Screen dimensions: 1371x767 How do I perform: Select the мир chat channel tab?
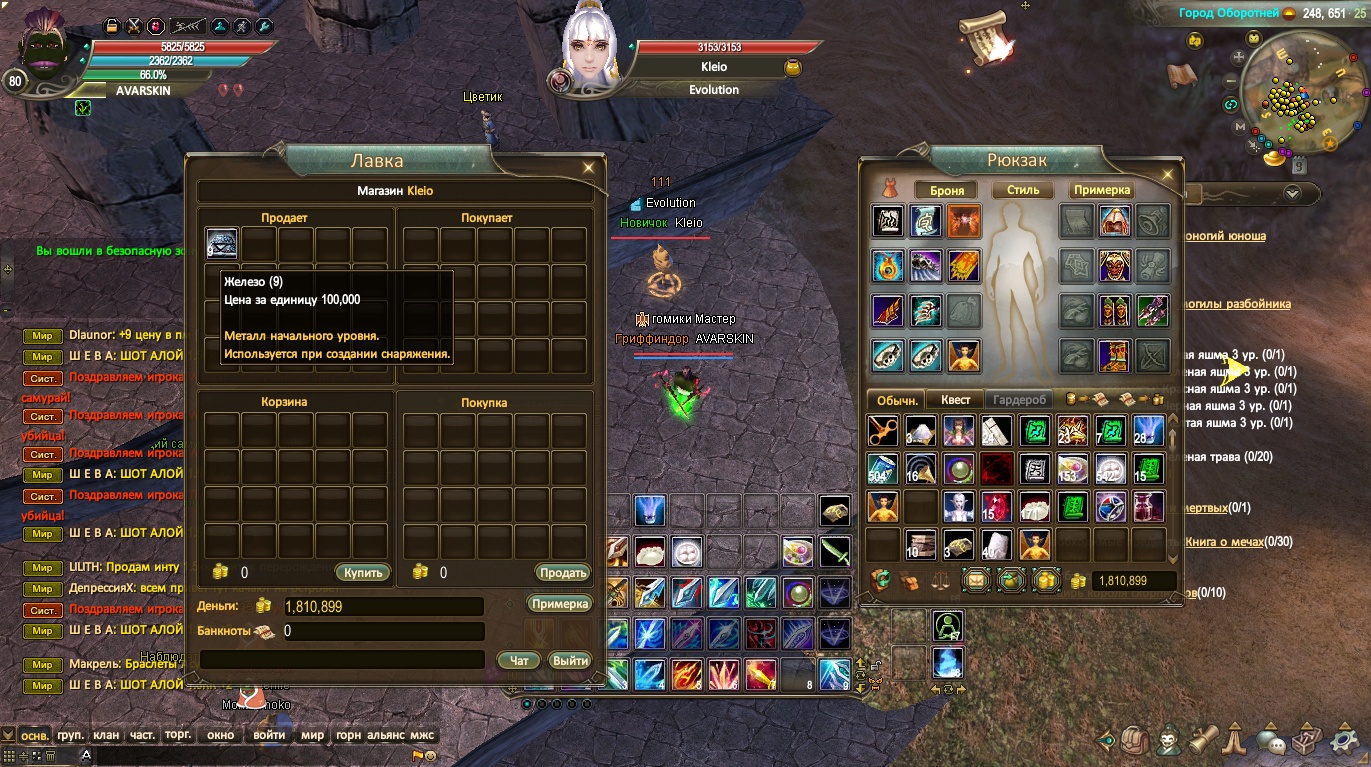(312, 735)
